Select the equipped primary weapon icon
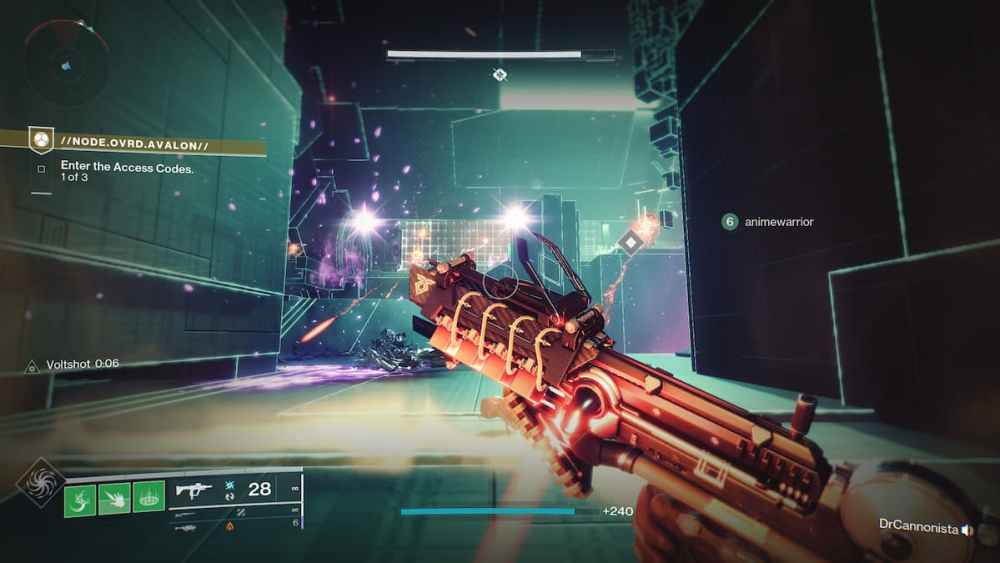Viewport: 1000px width, 563px height. (x=194, y=490)
